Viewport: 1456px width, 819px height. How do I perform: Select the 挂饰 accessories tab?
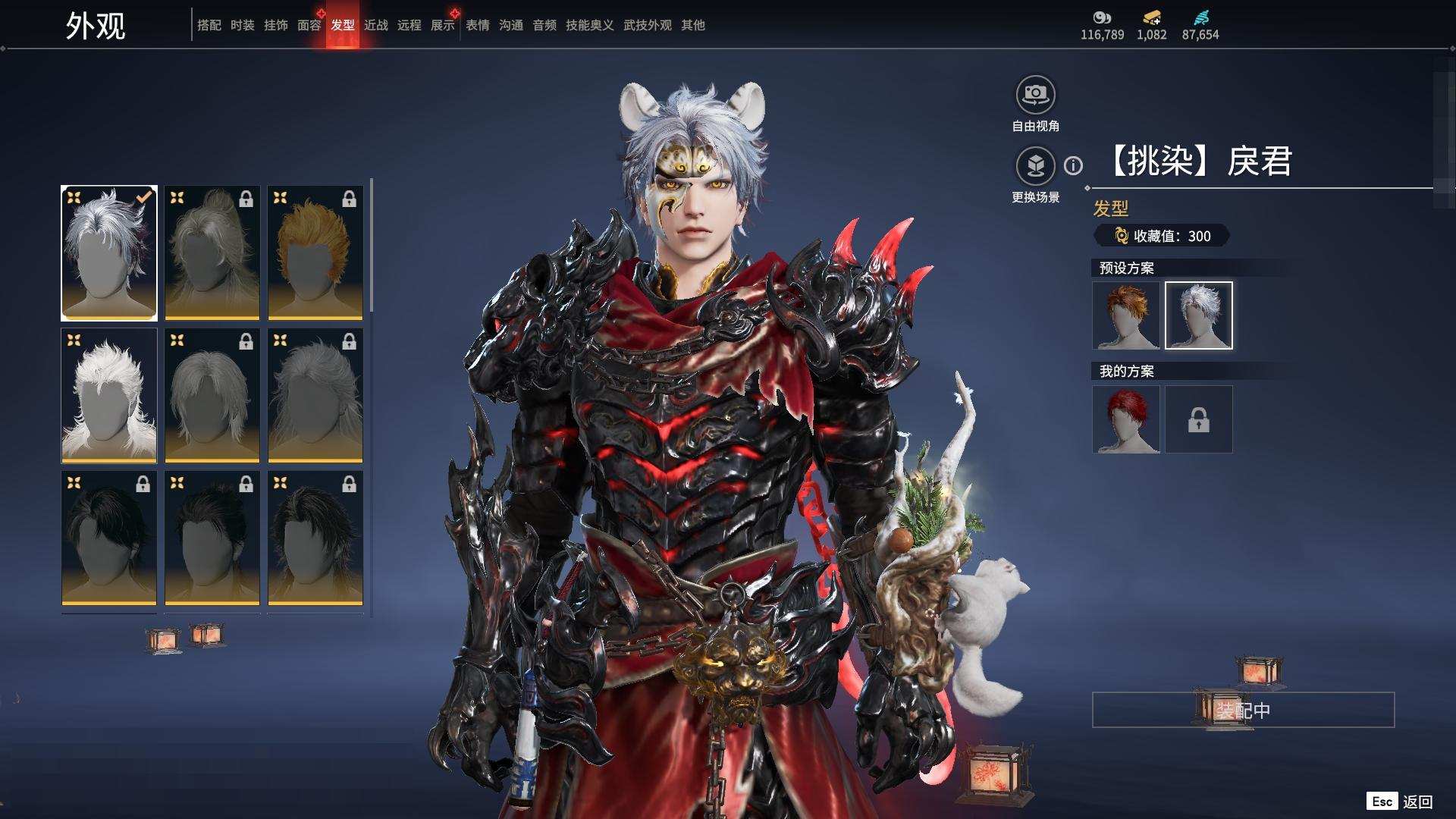[x=275, y=25]
